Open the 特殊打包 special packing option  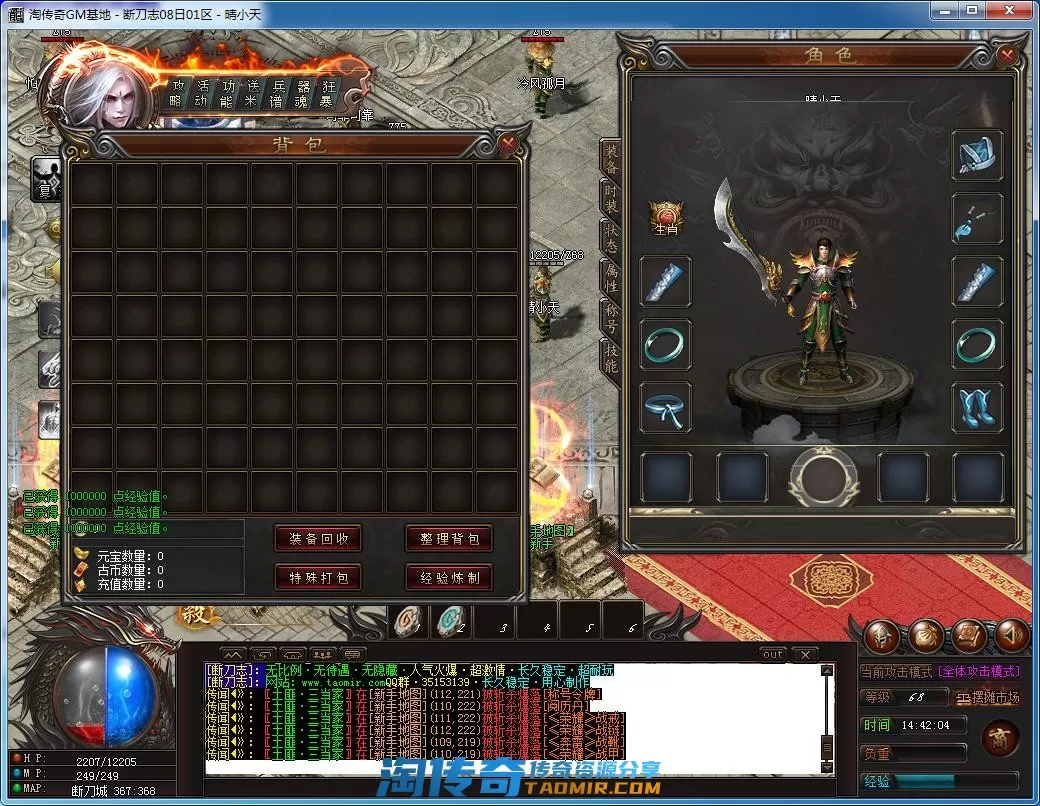click(x=318, y=577)
